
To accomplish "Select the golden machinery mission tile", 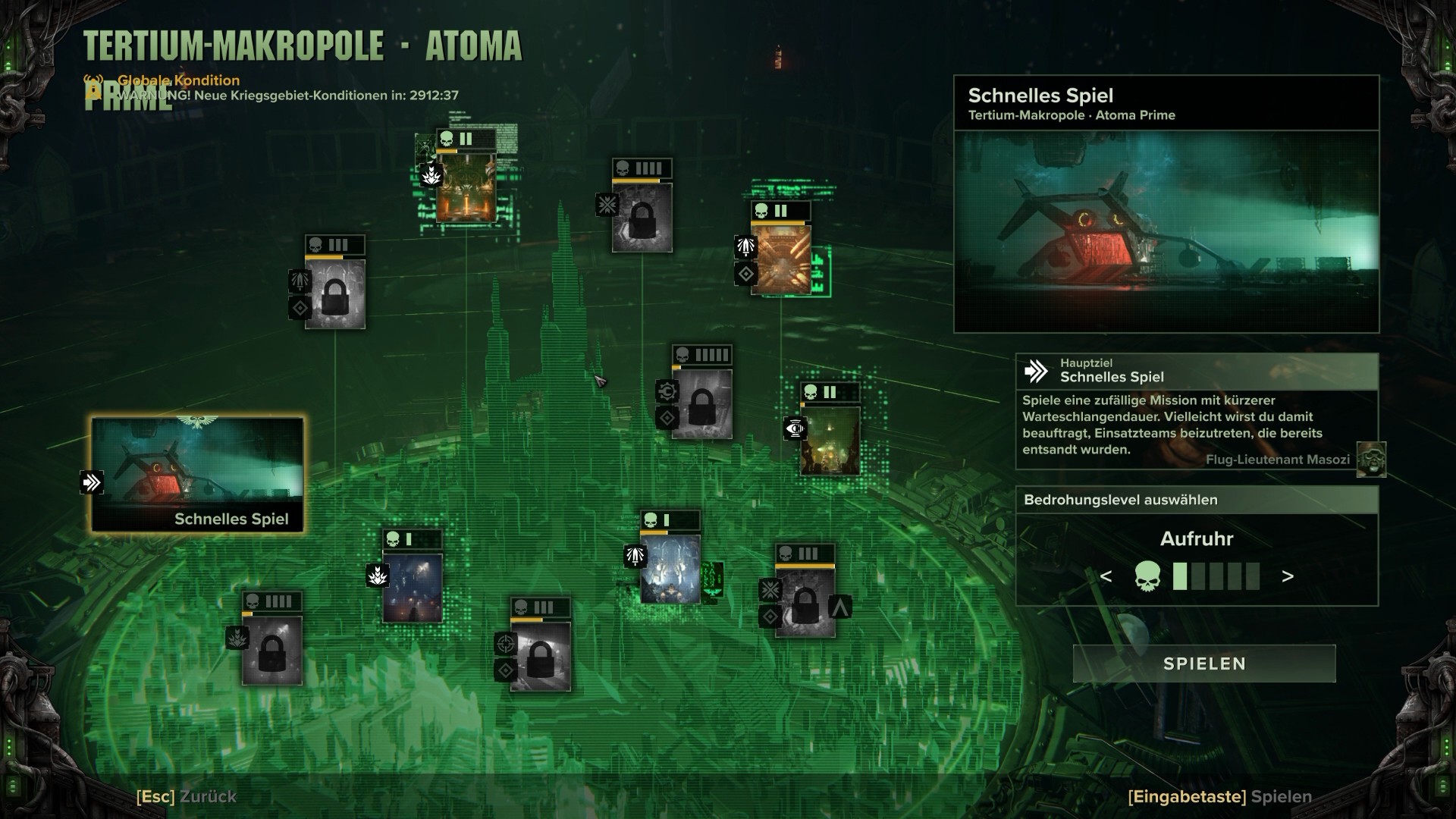I will tap(780, 259).
